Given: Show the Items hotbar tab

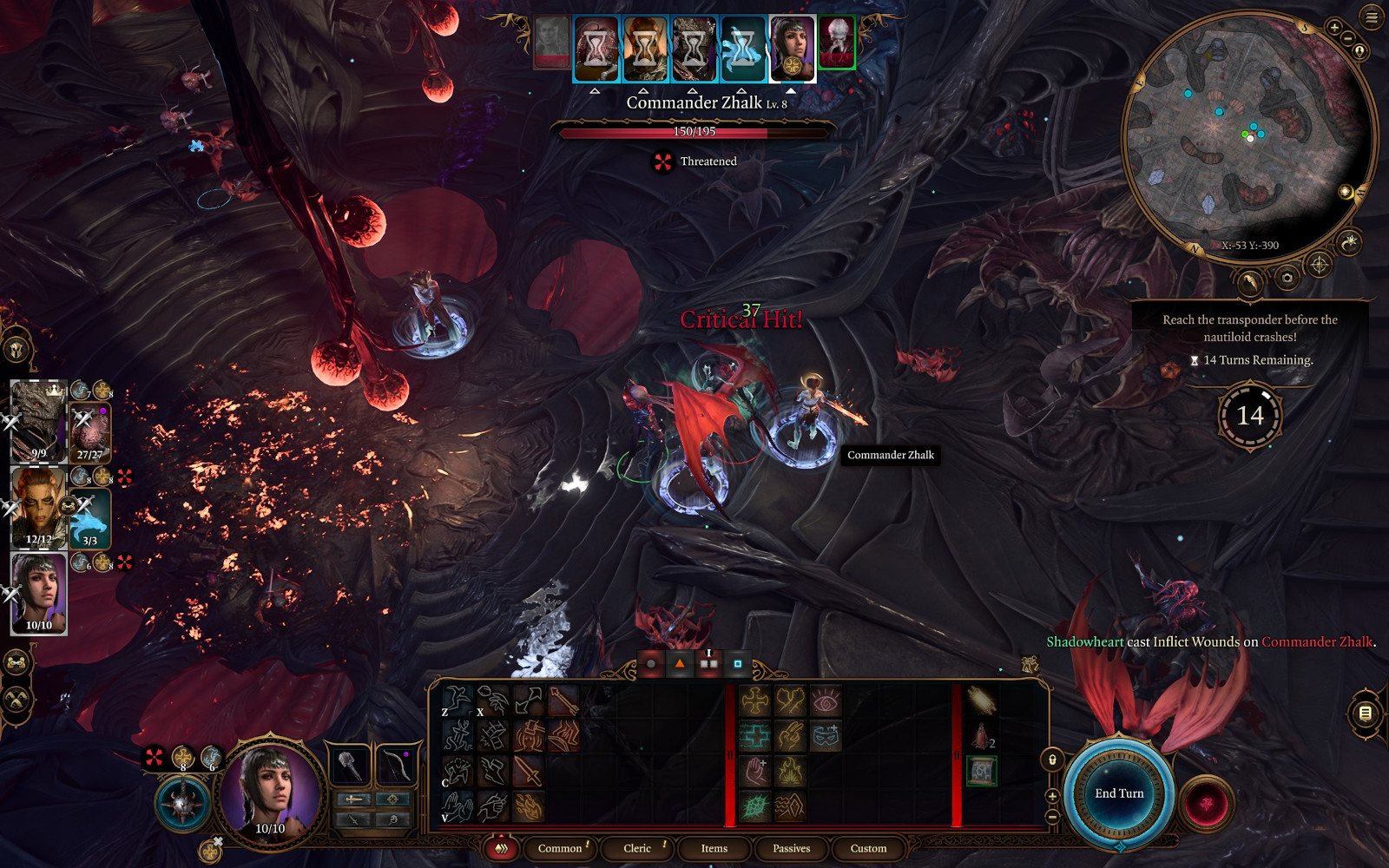Looking at the screenshot, I should point(714,848).
